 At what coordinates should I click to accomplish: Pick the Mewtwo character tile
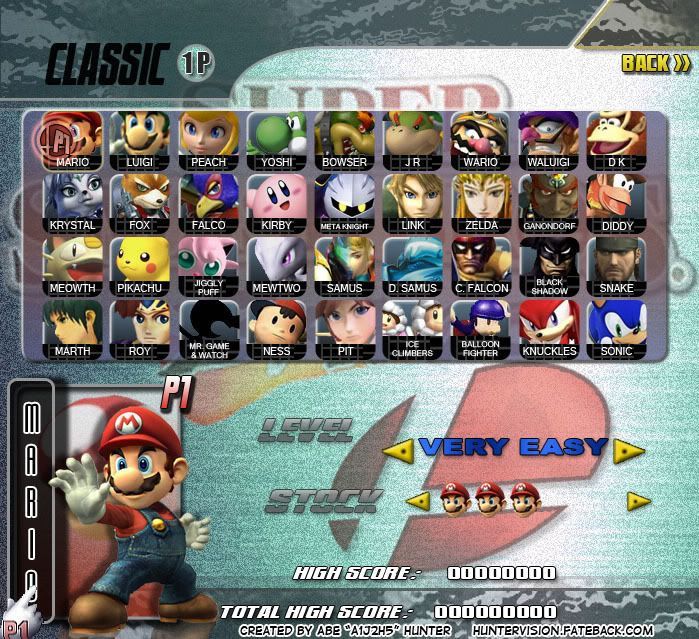[x=277, y=266]
